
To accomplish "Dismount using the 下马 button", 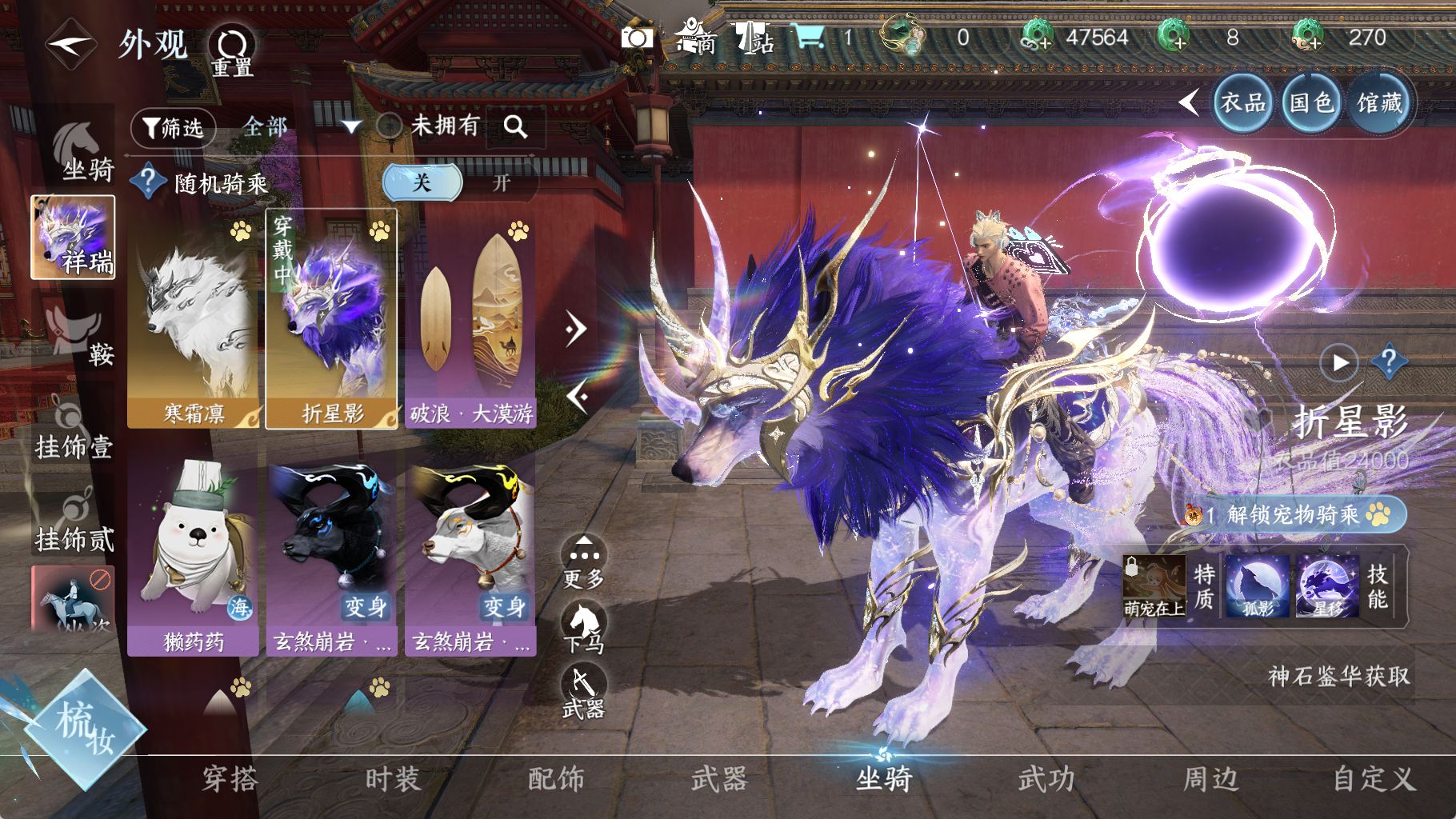I will [584, 628].
